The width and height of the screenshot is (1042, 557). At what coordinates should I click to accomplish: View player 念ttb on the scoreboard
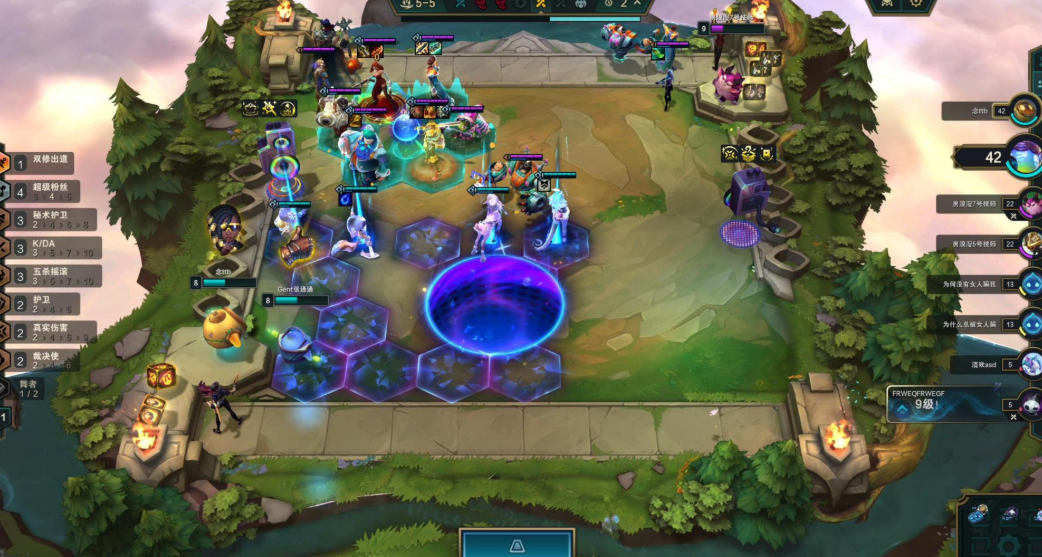(1024, 110)
